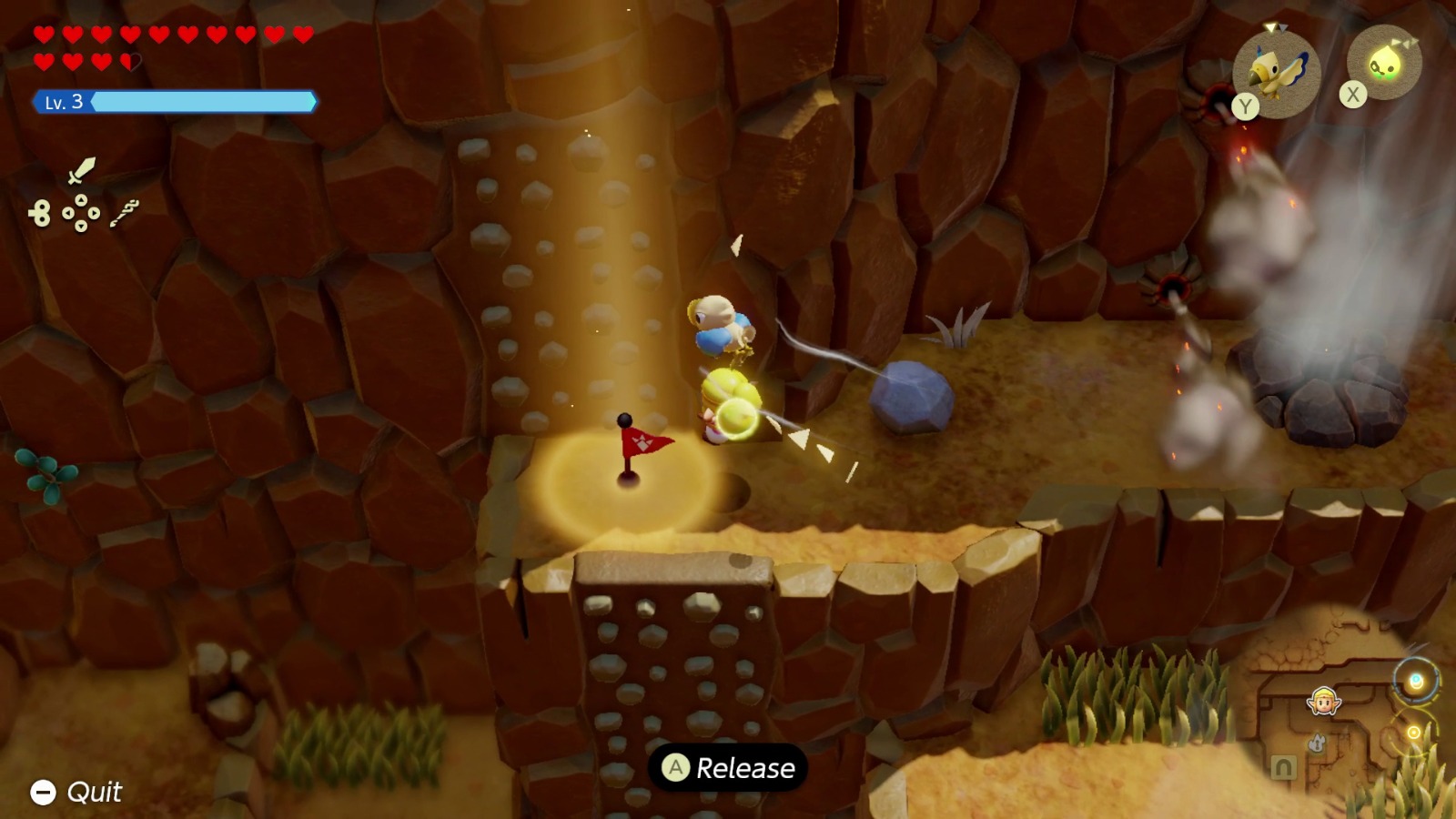The width and height of the screenshot is (1456, 819).
Task: Click the first heart in the health row
Action: (44, 32)
